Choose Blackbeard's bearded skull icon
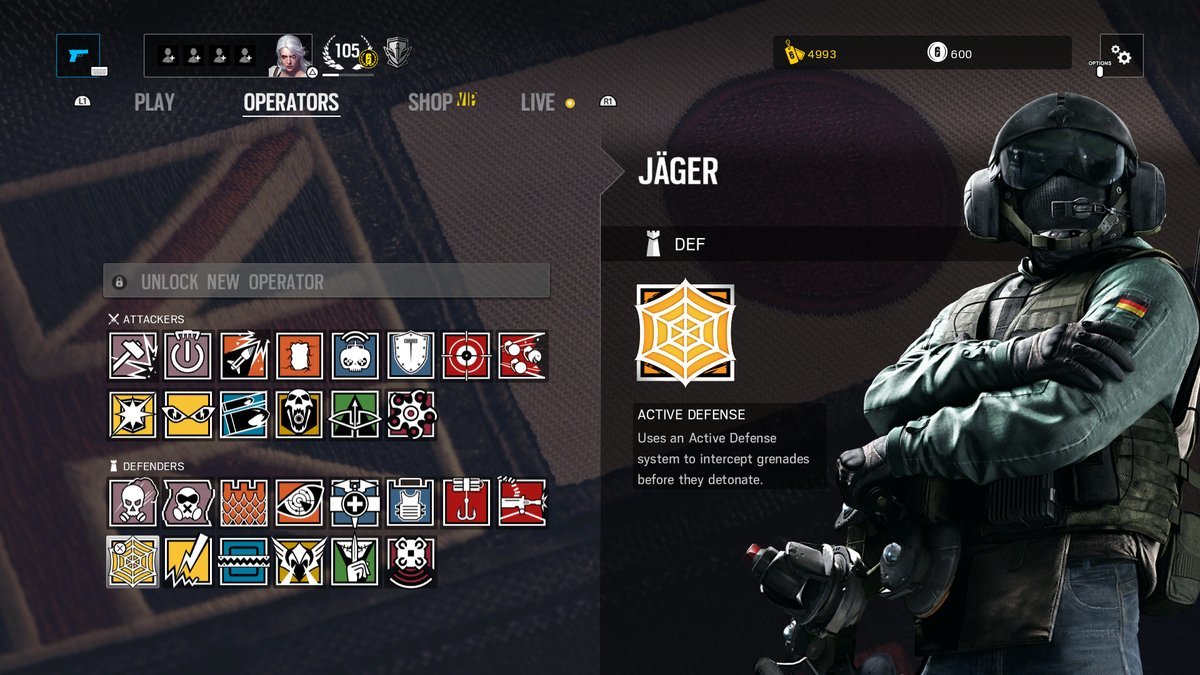Screen dimensions: 1200x675 pos(299,414)
